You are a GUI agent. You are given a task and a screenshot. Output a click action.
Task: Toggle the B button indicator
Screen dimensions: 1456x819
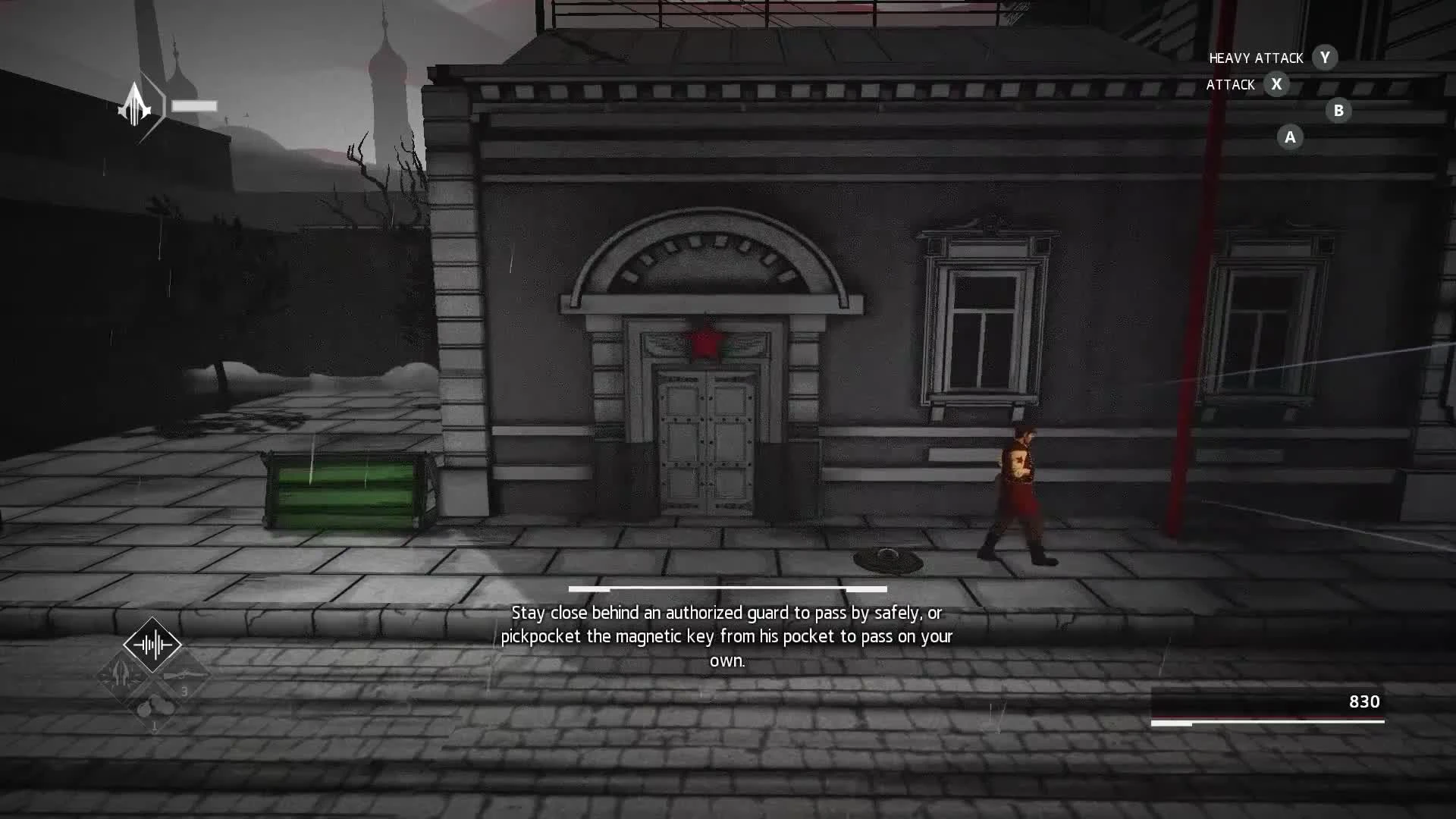[1337, 111]
